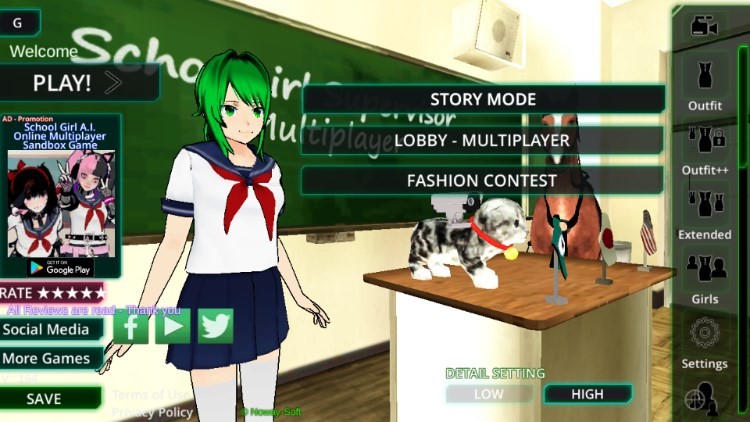Open the Settings gear
Screen dimensions: 750x422
[705, 338]
